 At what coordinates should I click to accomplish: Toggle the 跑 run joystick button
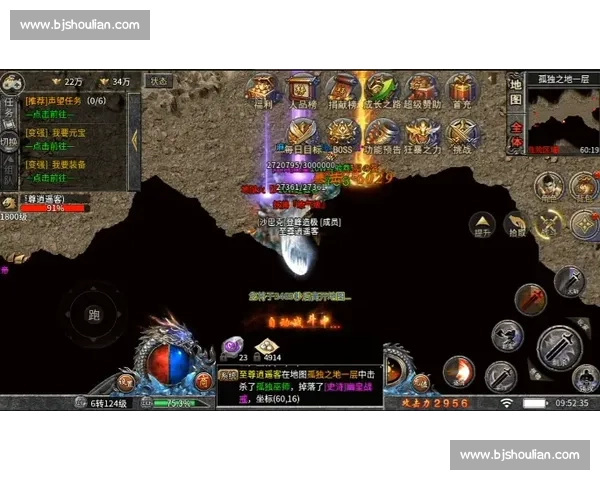tap(94, 316)
